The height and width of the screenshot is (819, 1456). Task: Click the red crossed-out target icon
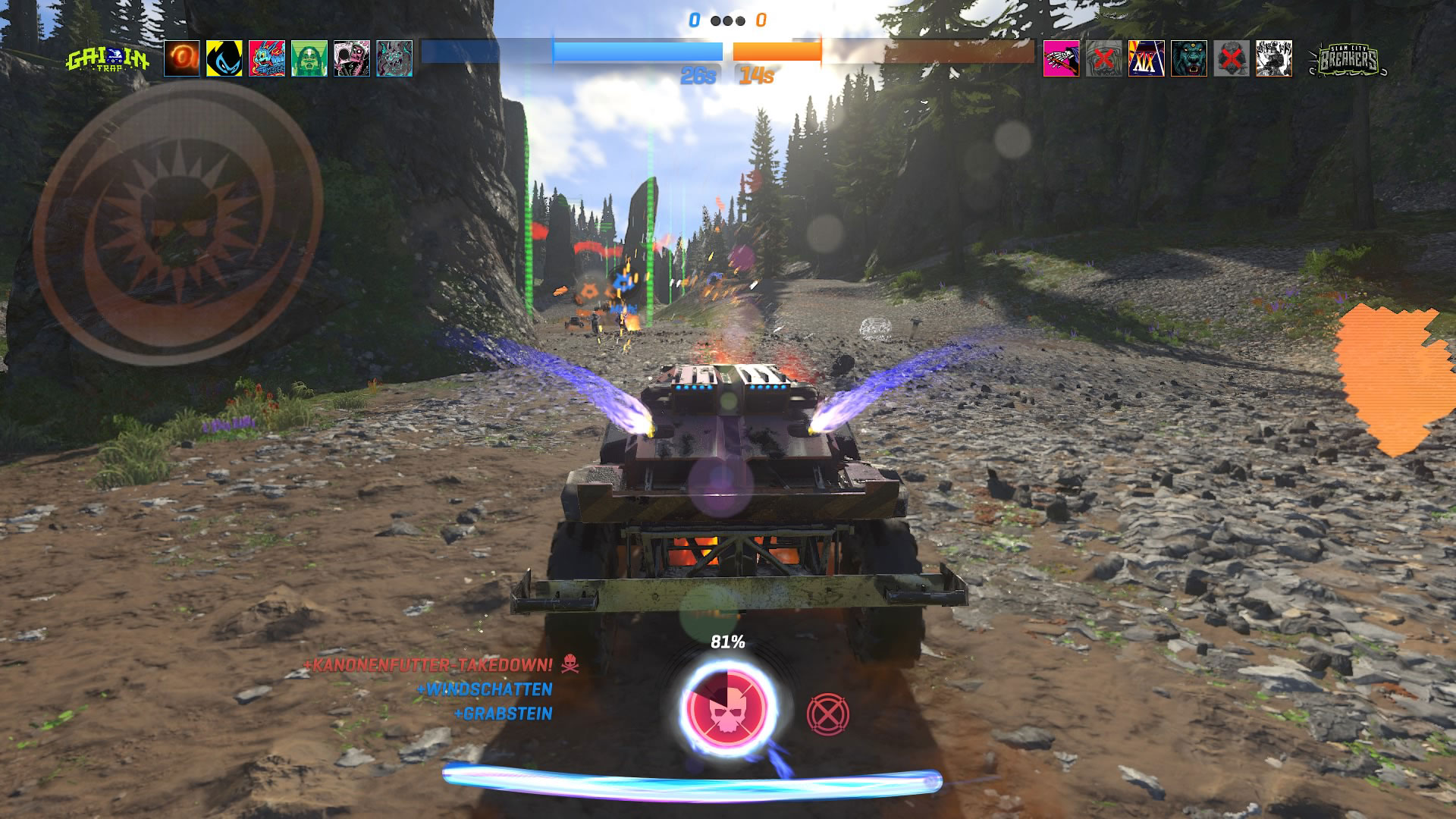click(827, 714)
